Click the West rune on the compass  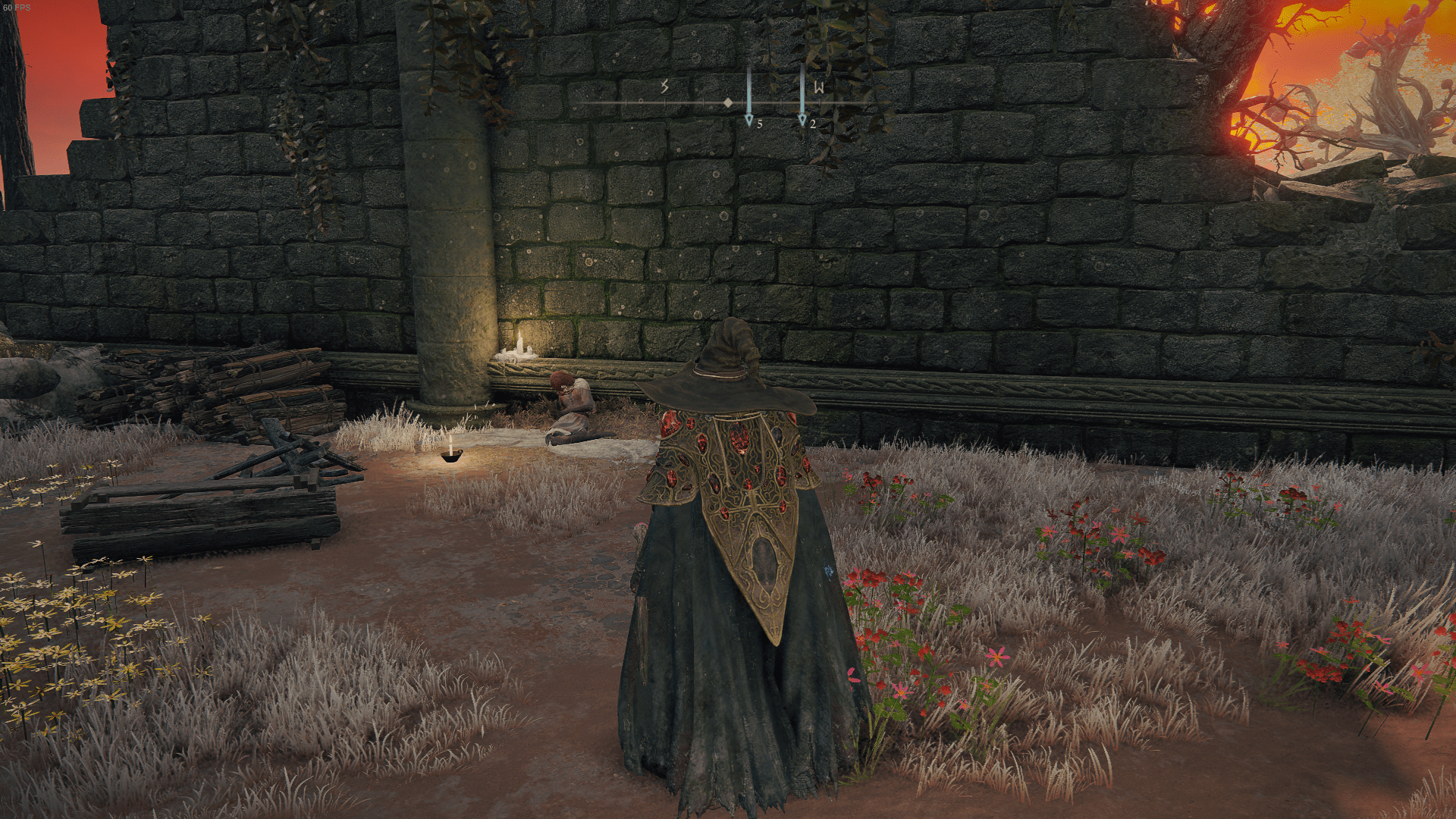tap(817, 87)
